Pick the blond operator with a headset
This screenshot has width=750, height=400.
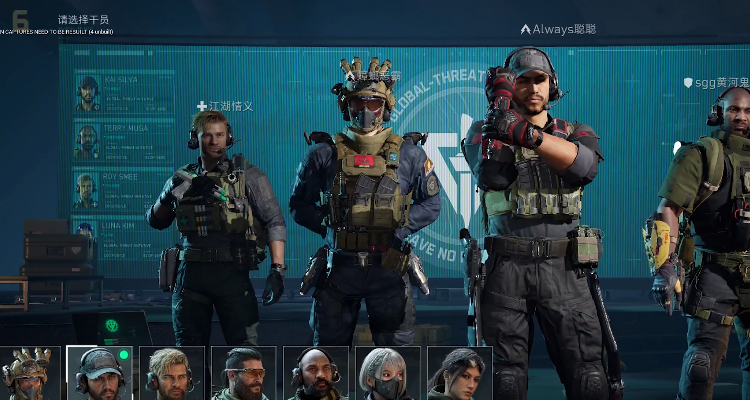[x=171, y=374]
